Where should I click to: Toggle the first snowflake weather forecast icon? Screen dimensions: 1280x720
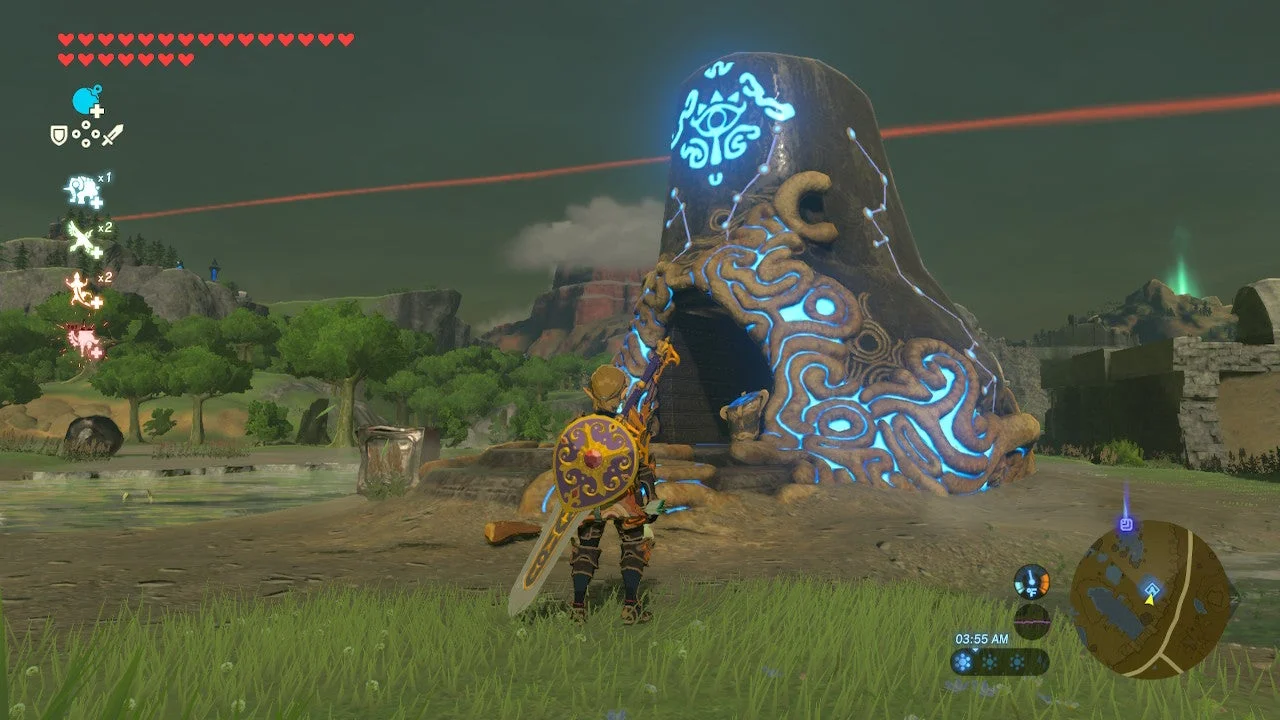(x=963, y=660)
